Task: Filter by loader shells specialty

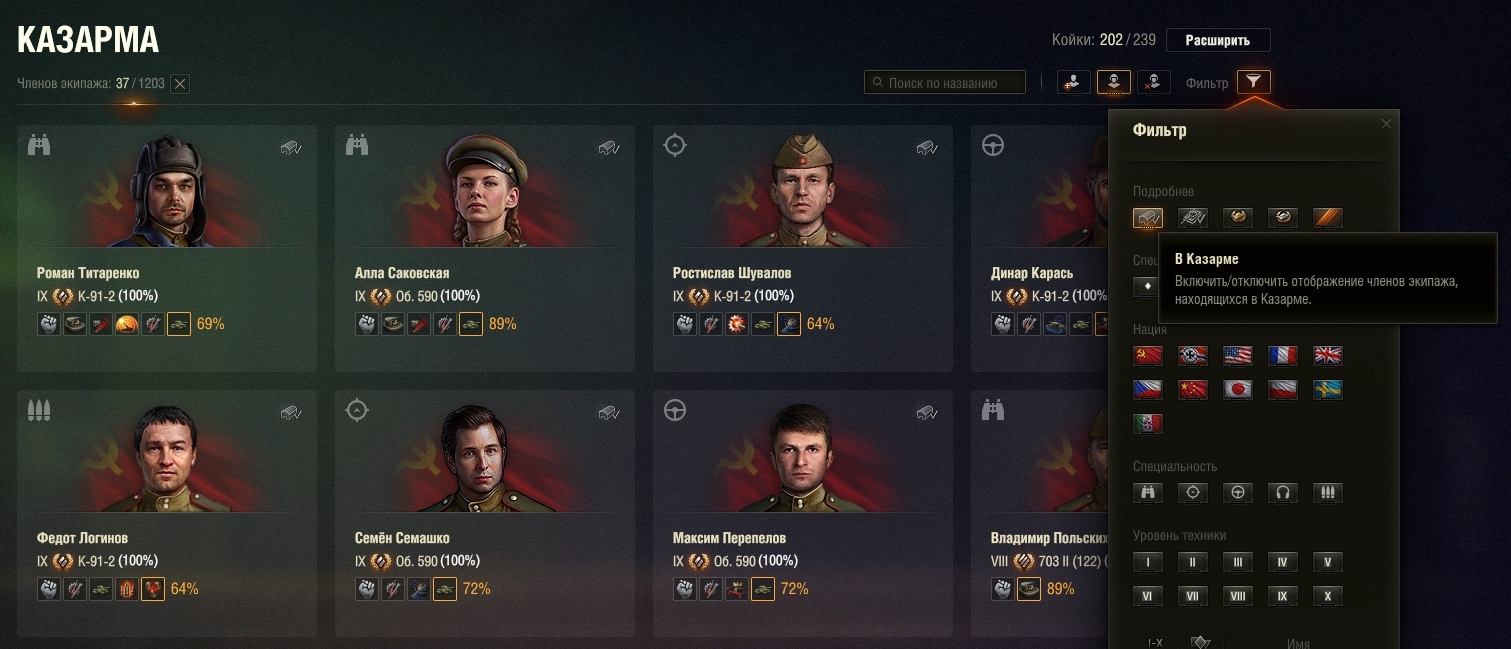Action: click(x=1327, y=492)
